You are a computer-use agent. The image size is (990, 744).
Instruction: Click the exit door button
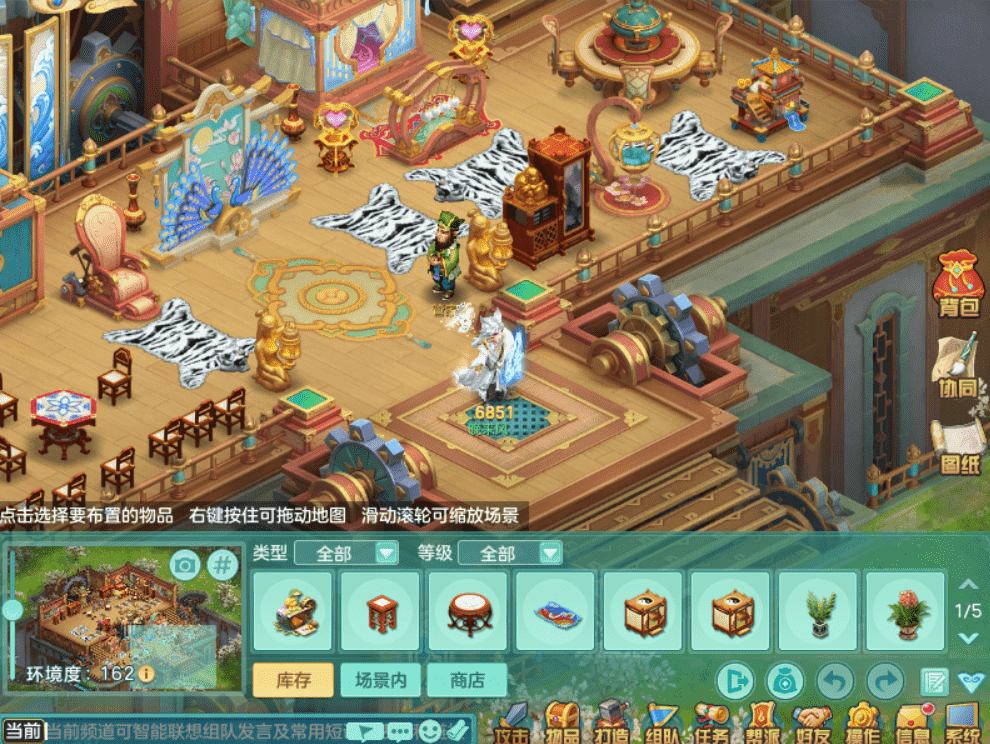(736, 682)
